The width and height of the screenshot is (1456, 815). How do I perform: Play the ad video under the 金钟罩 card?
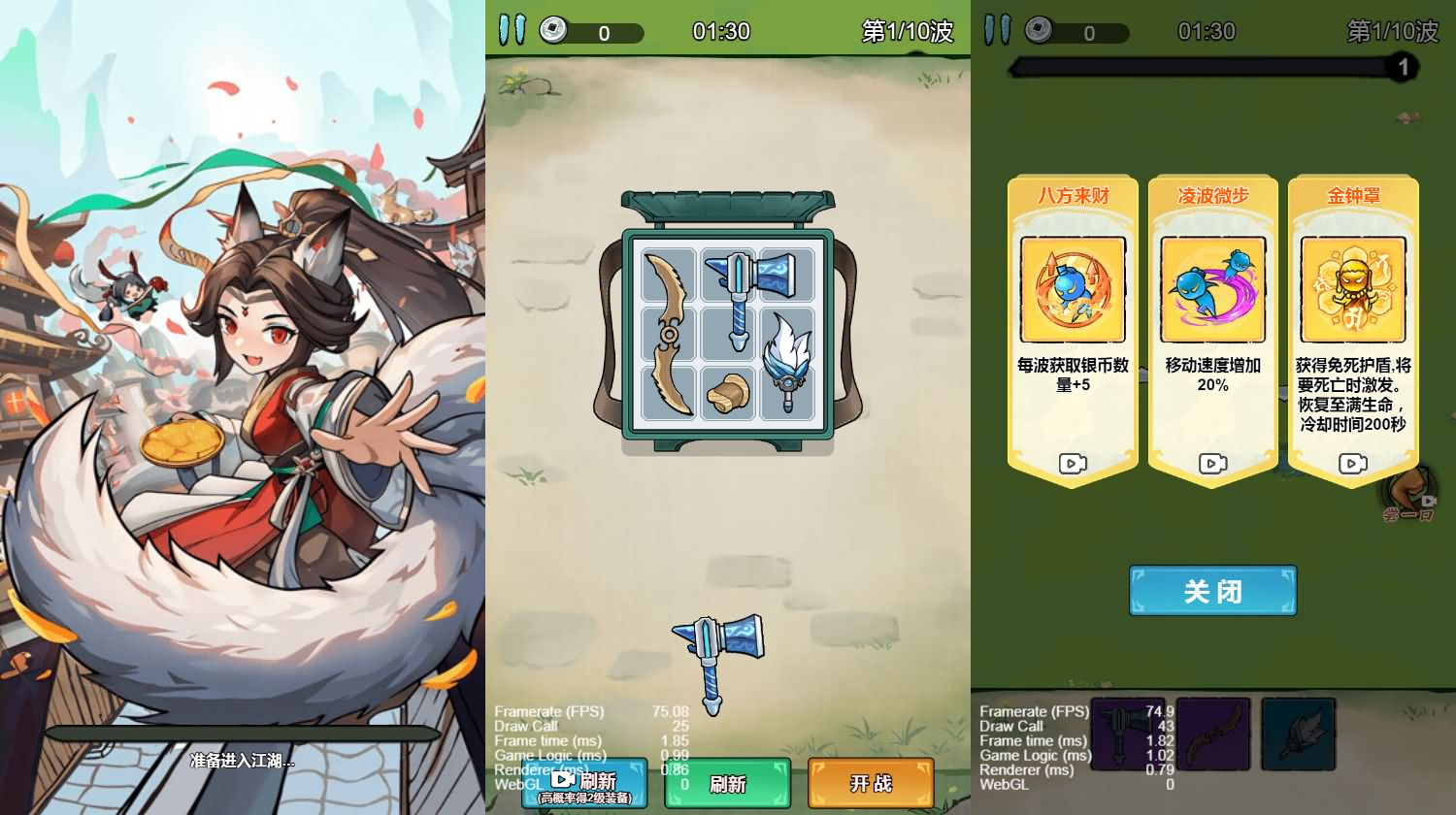(1351, 464)
